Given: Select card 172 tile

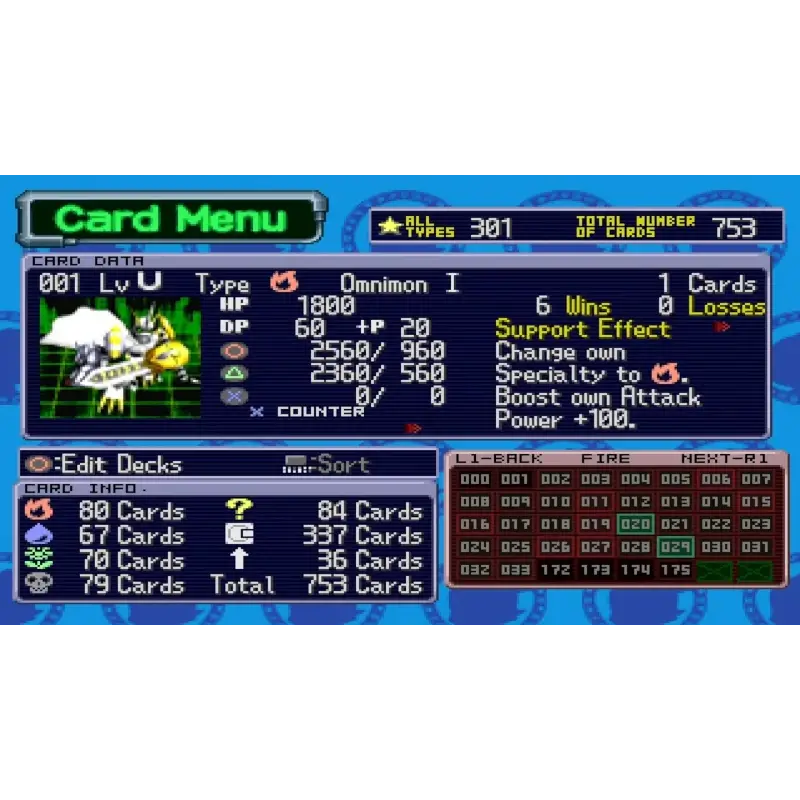Looking at the screenshot, I should 555,570.
